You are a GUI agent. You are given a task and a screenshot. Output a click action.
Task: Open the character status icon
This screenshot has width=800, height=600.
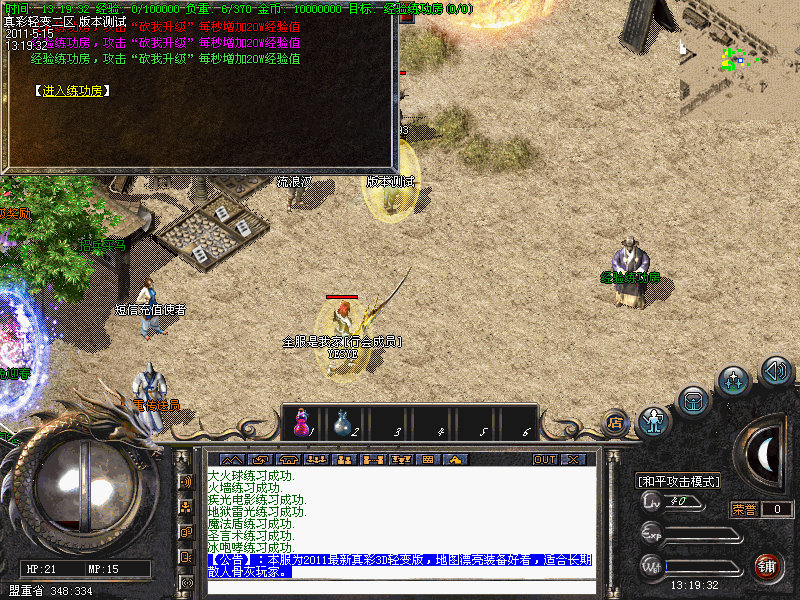(654, 421)
